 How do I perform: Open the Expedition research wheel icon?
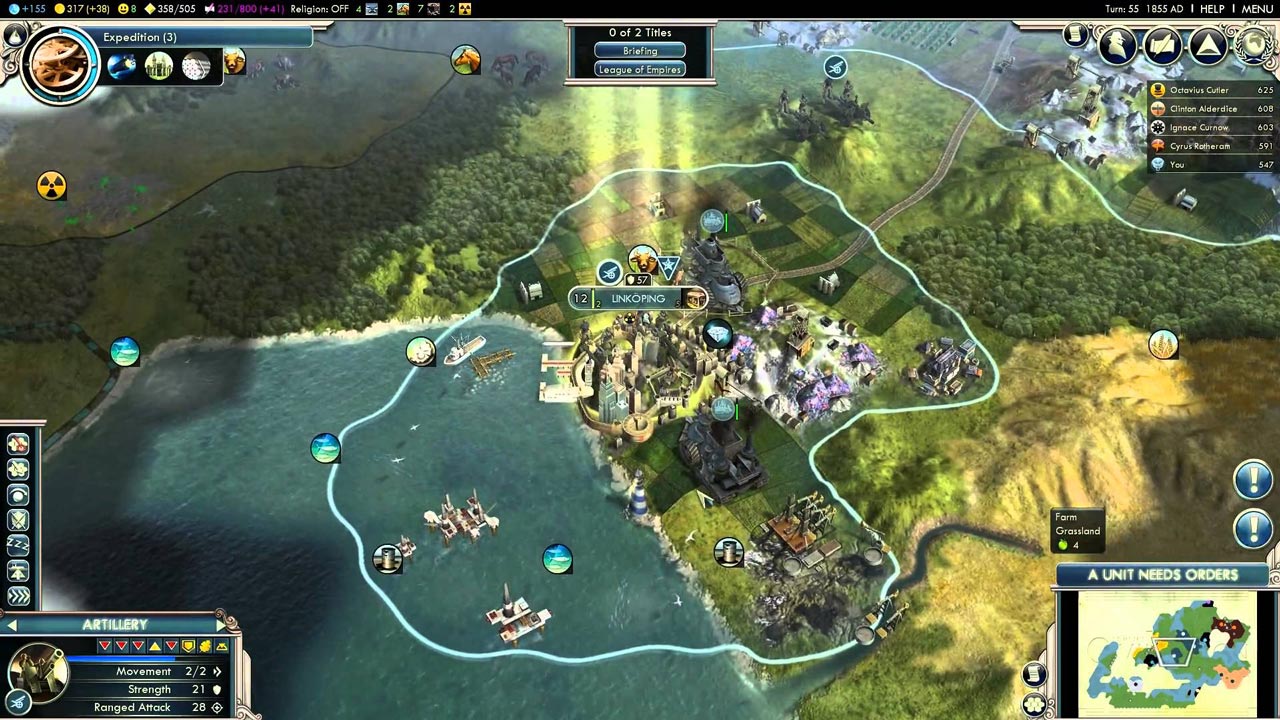[x=59, y=64]
